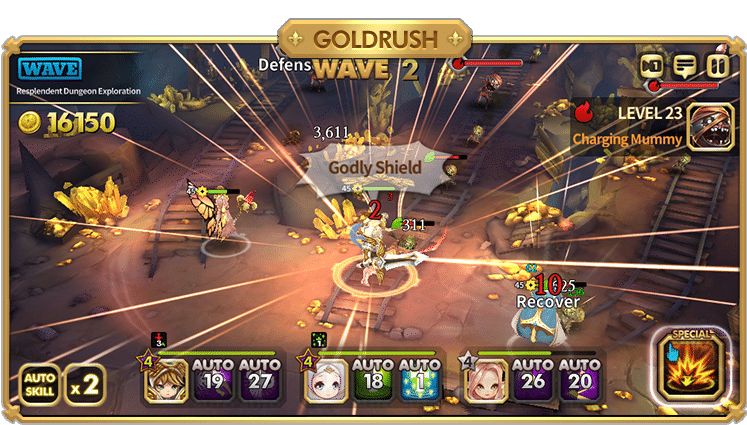
Task: Click the skip-forward button beside chat
Action: pyautogui.click(x=653, y=66)
